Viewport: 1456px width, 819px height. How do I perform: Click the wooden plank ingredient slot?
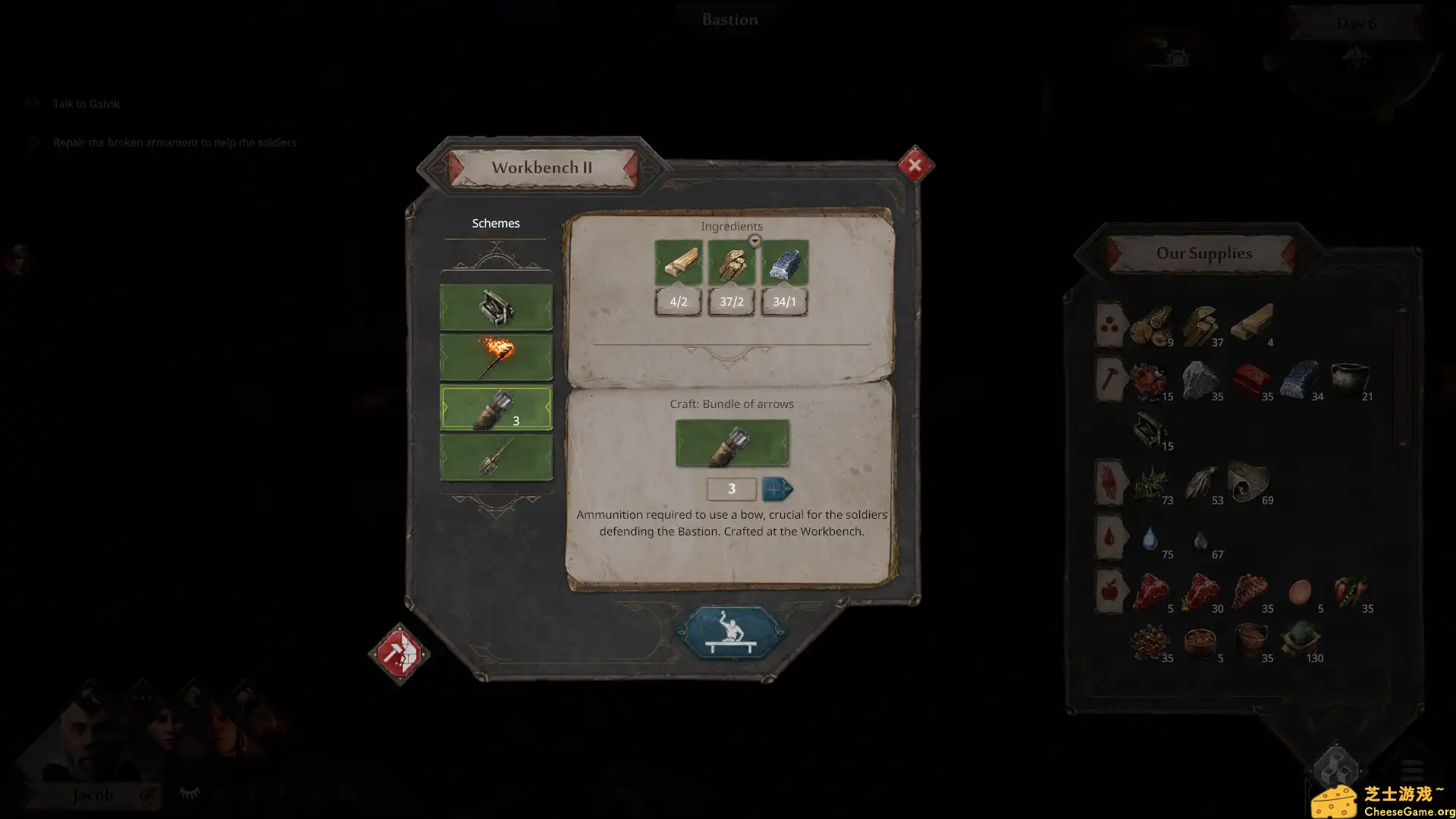pos(678,262)
